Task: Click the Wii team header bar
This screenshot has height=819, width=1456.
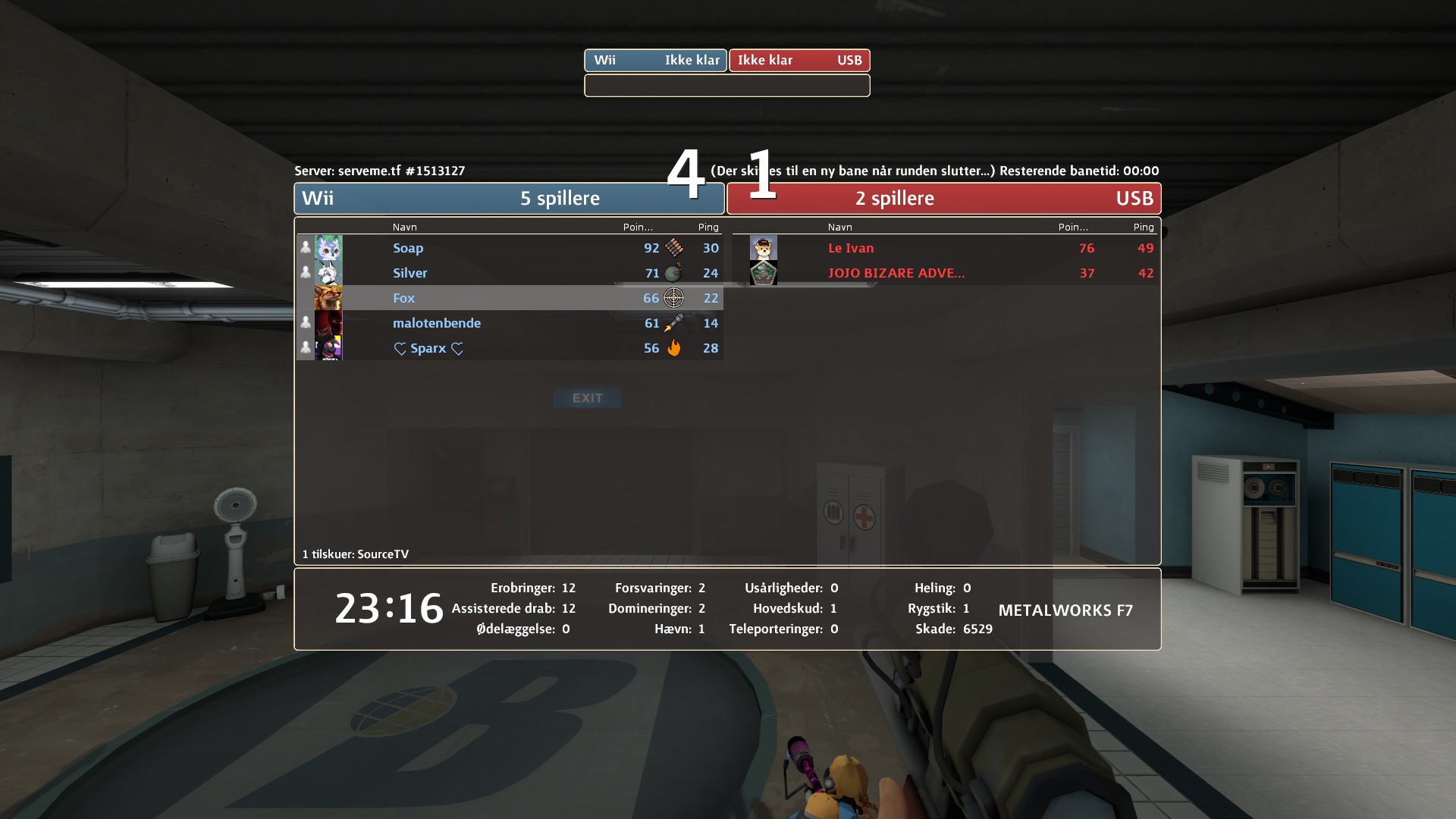Action: 508,199
